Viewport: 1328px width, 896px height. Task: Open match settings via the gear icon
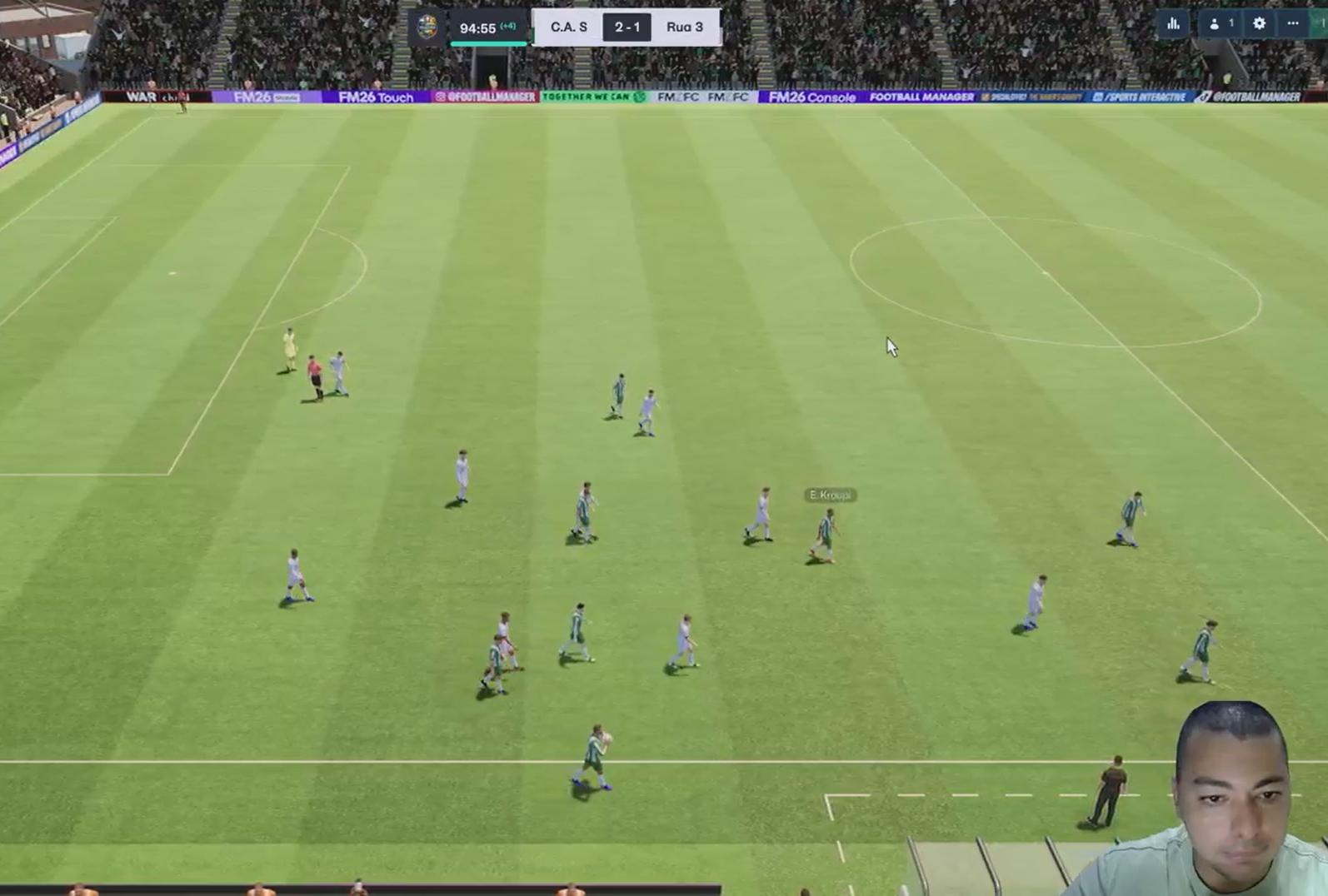pyautogui.click(x=1259, y=24)
